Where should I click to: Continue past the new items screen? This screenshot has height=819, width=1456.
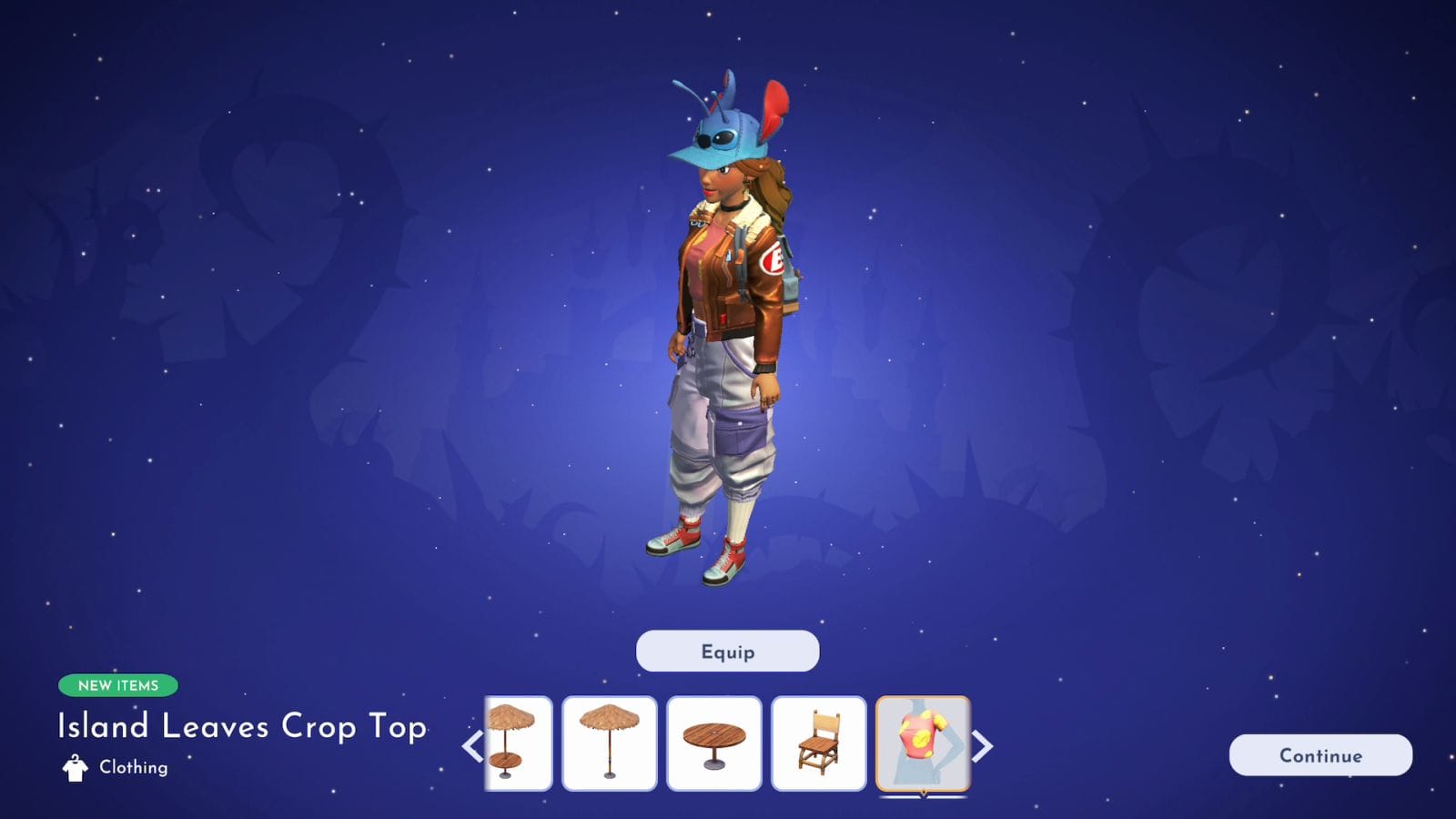pyautogui.click(x=1319, y=755)
